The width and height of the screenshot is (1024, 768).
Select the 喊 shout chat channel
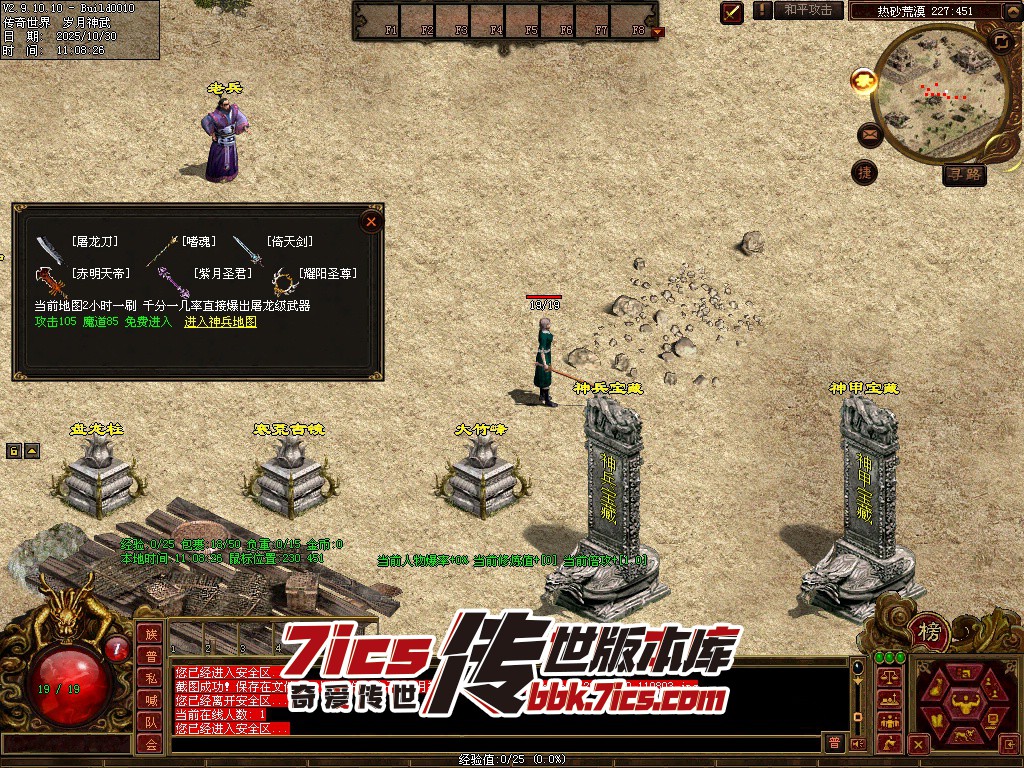150,700
